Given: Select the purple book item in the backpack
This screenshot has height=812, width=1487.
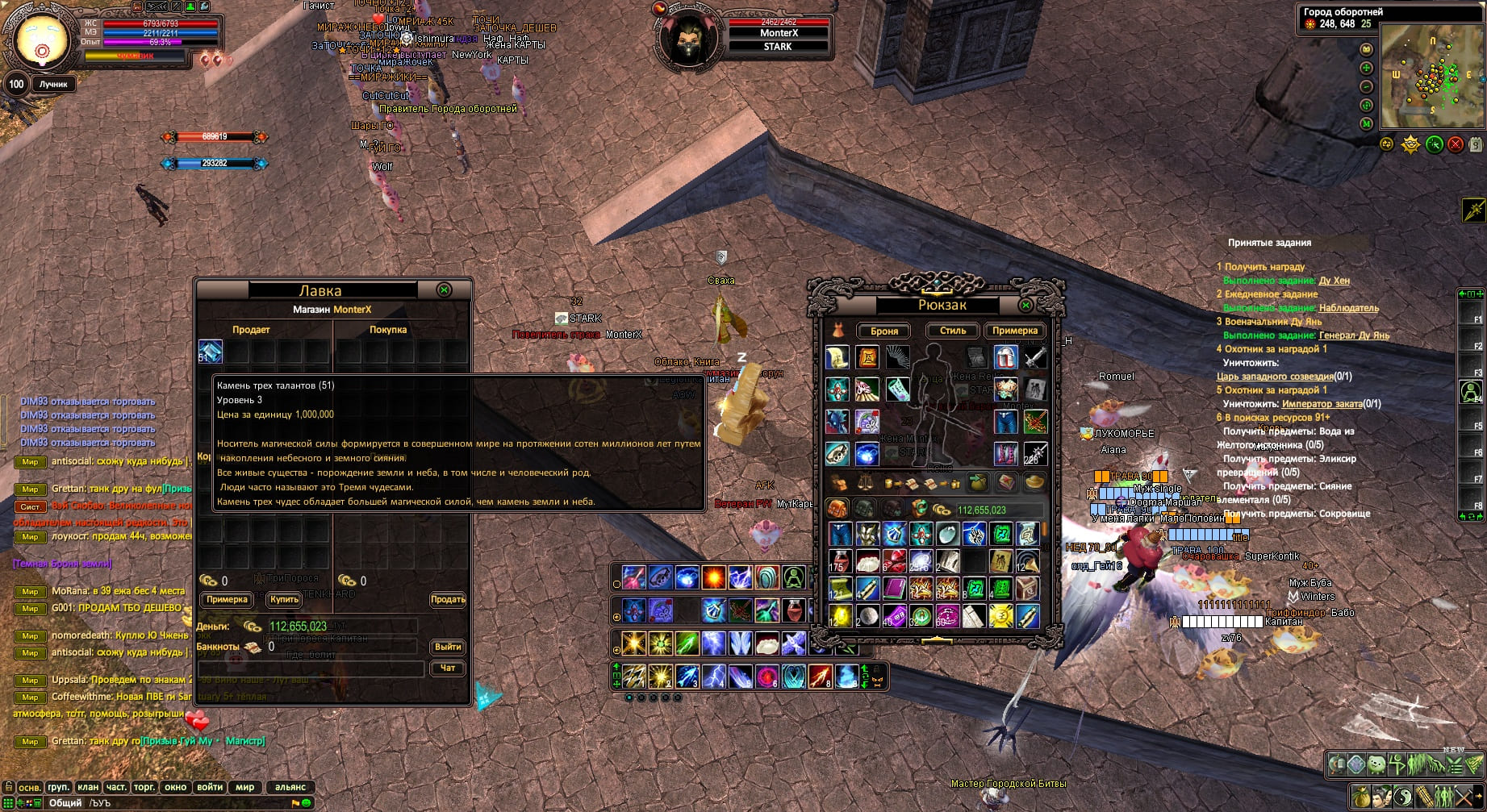Looking at the screenshot, I should point(893,589).
